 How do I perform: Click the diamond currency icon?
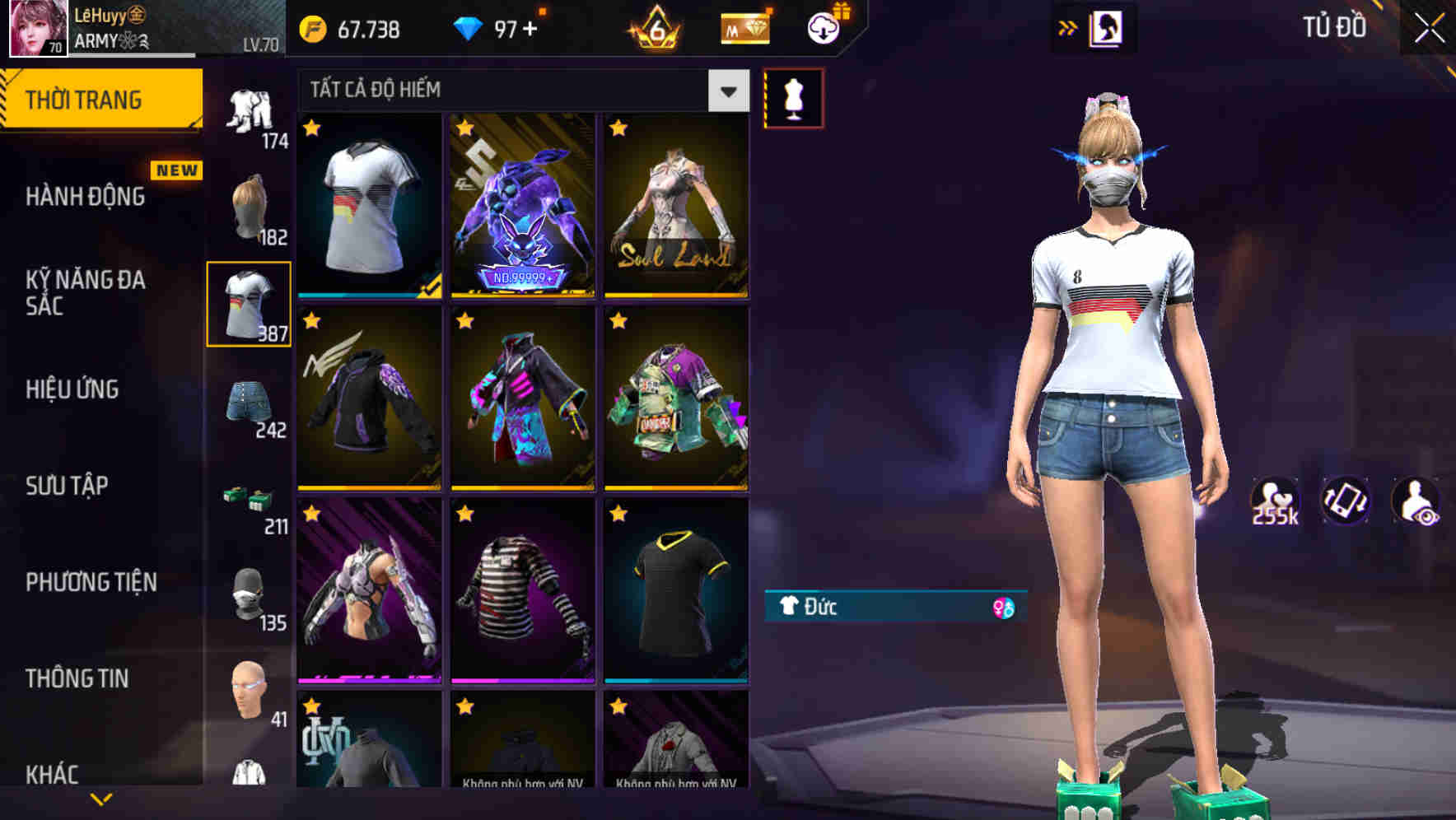pyautogui.click(x=469, y=27)
